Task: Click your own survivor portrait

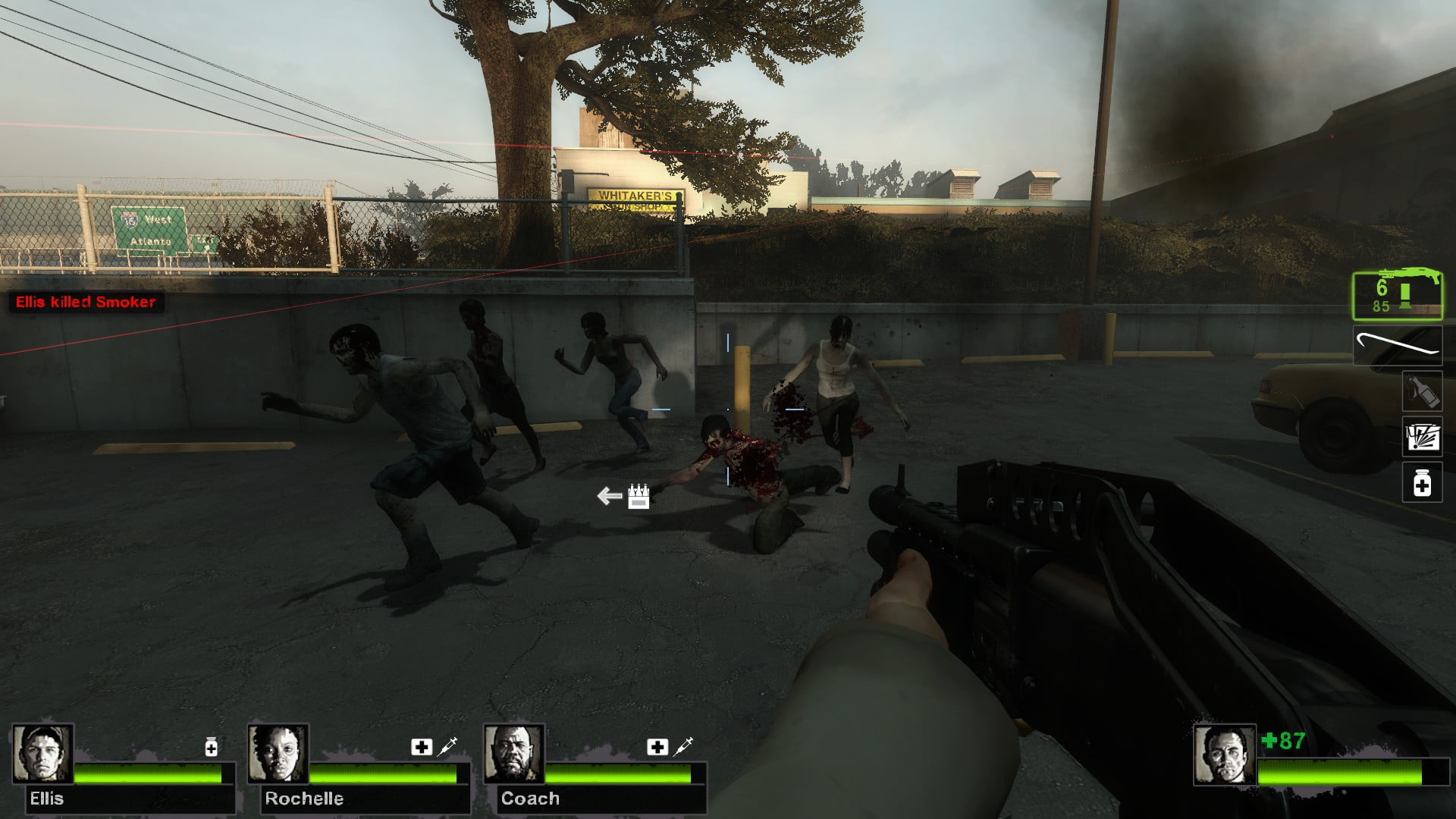Action: point(1224,754)
